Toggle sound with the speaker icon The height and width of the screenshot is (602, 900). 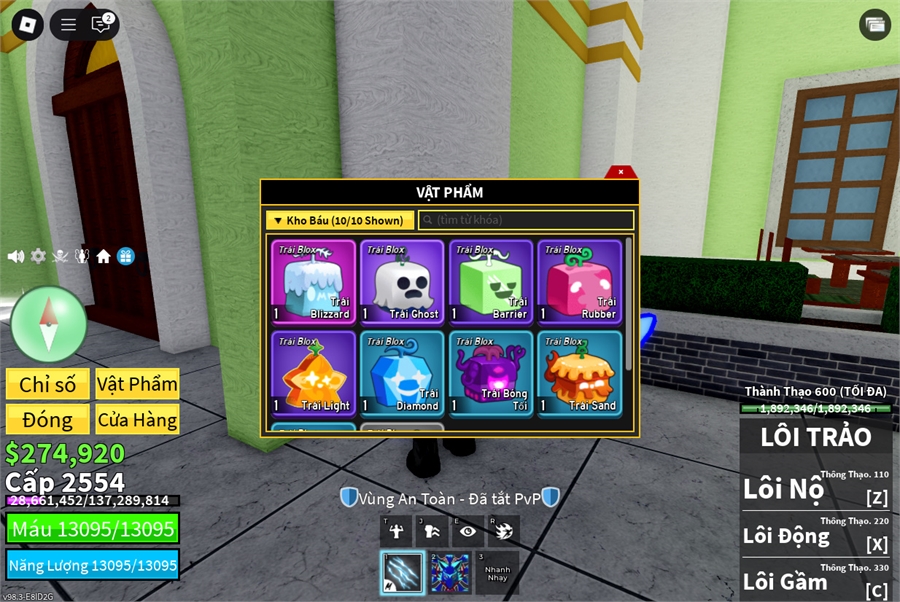[16, 256]
